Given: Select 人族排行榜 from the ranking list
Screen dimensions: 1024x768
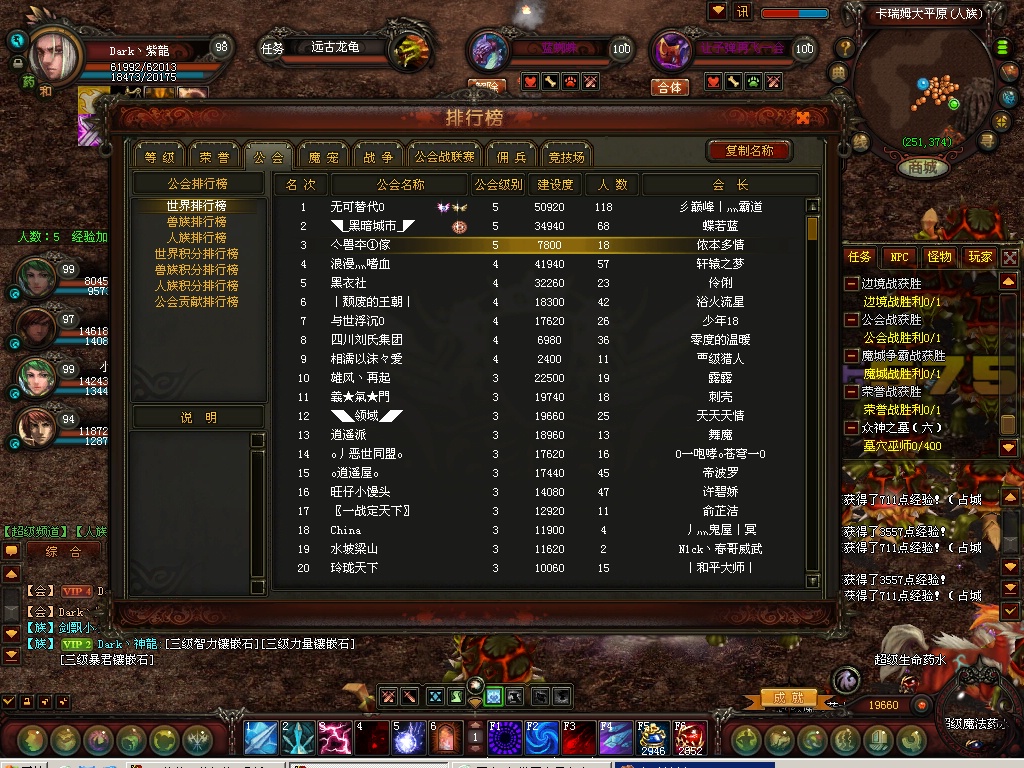Looking at the screenshot, I should click(196, 238).
